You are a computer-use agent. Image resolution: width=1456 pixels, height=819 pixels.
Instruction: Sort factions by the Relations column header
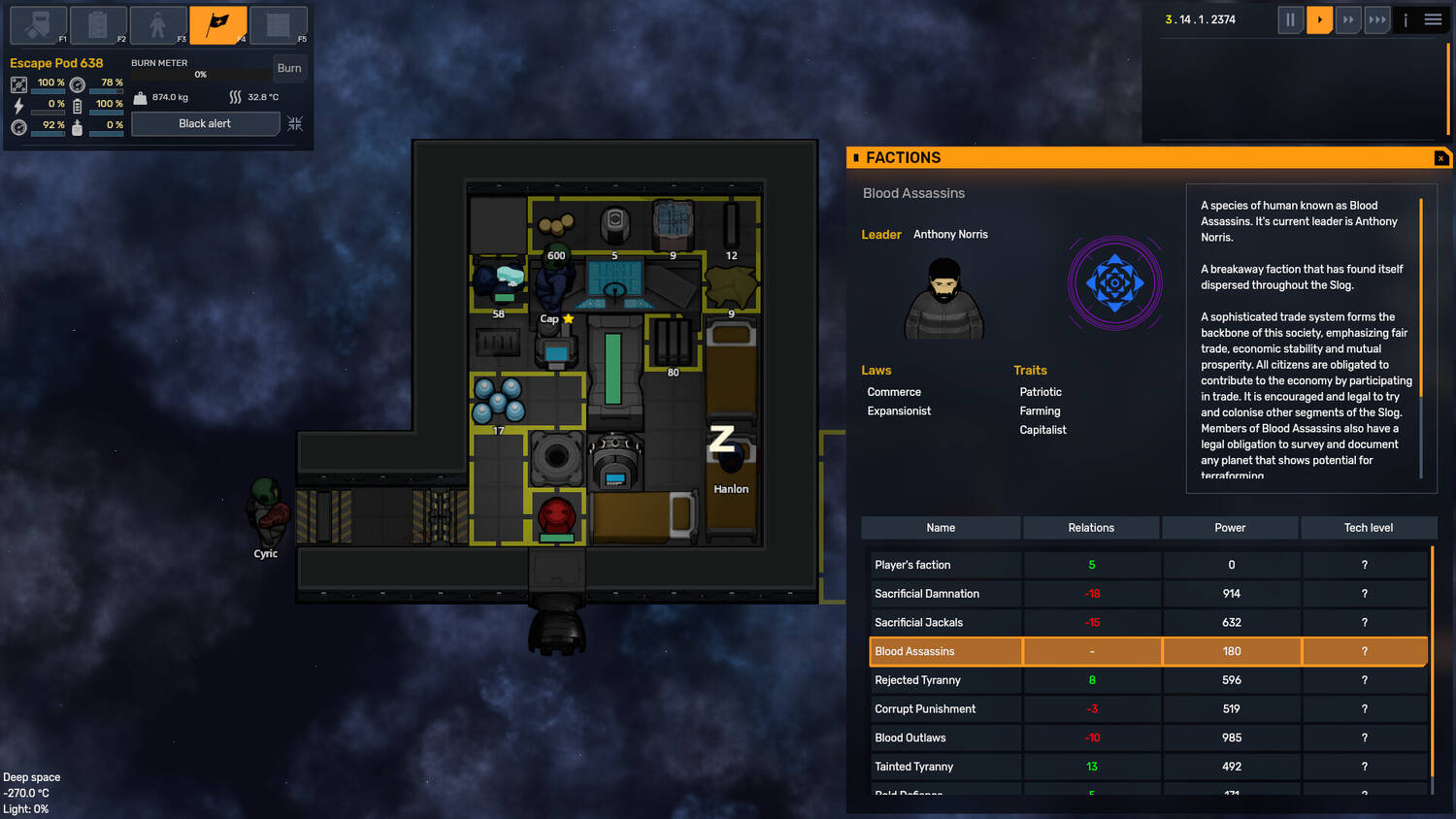tap(1091, 528)
